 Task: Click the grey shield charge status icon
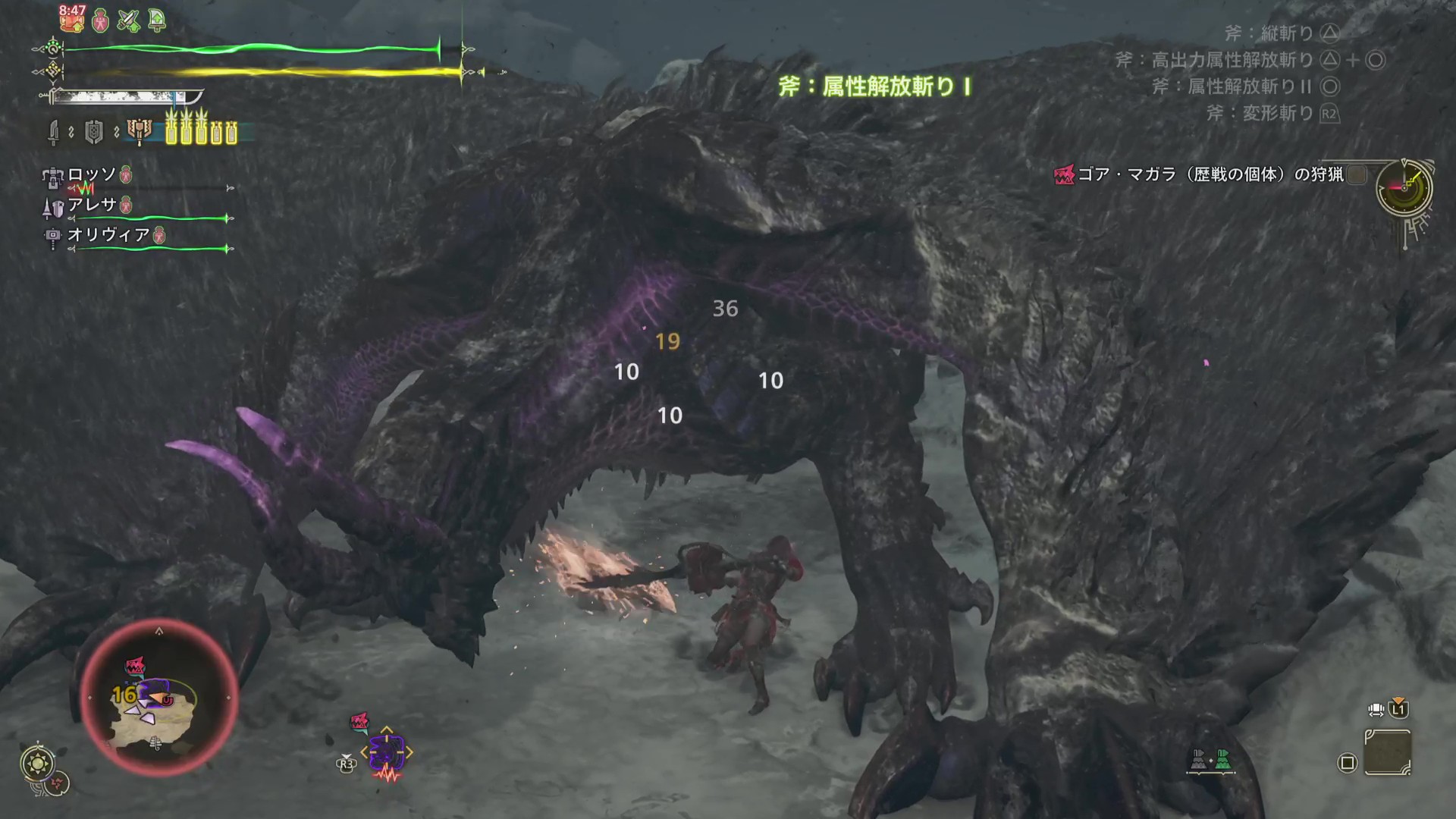click(x=93, y=133)
